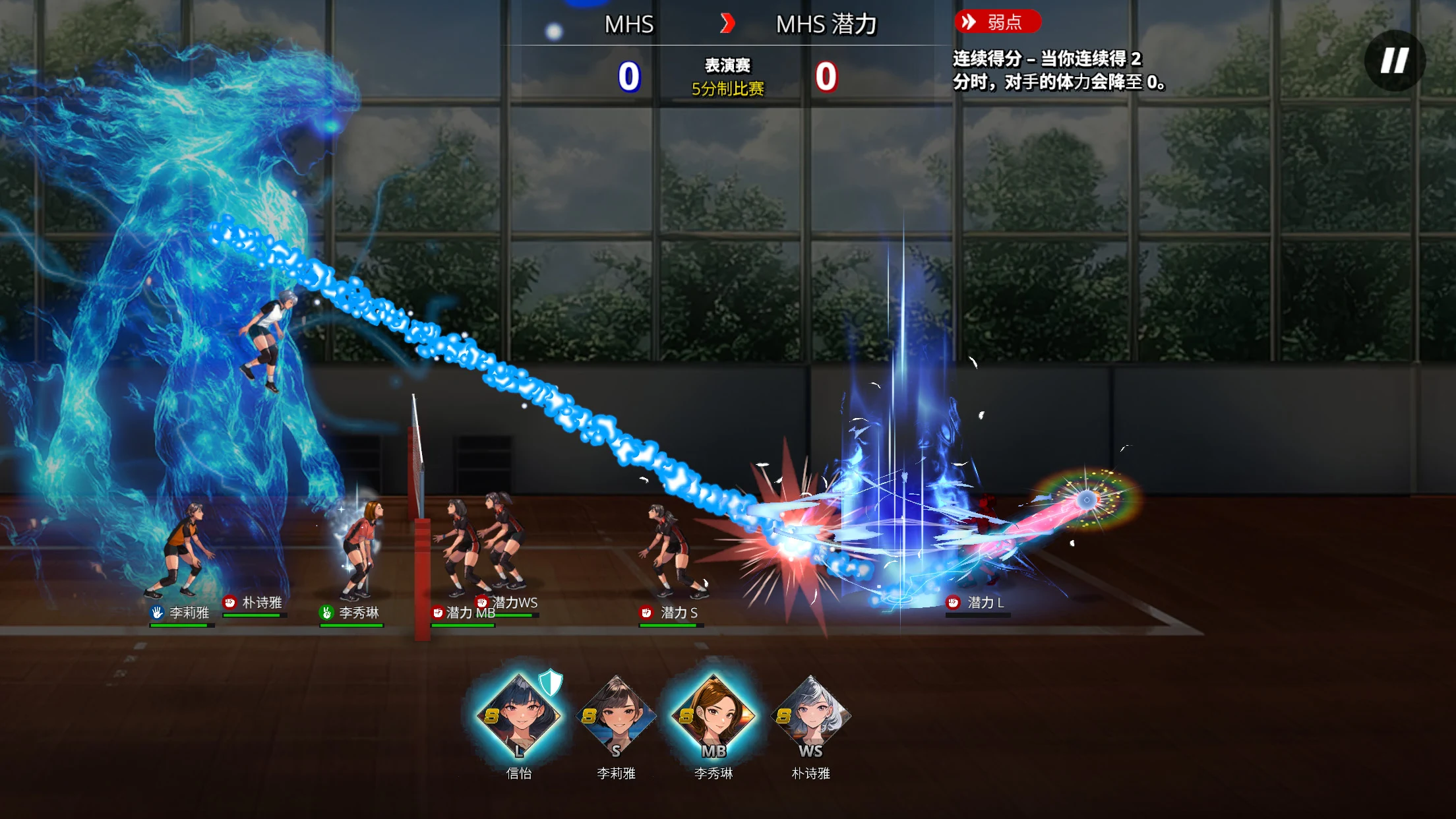The height and width of the screenshot is (819, 1456).
Task: Pause the match
Action: tap(1394, 61)
